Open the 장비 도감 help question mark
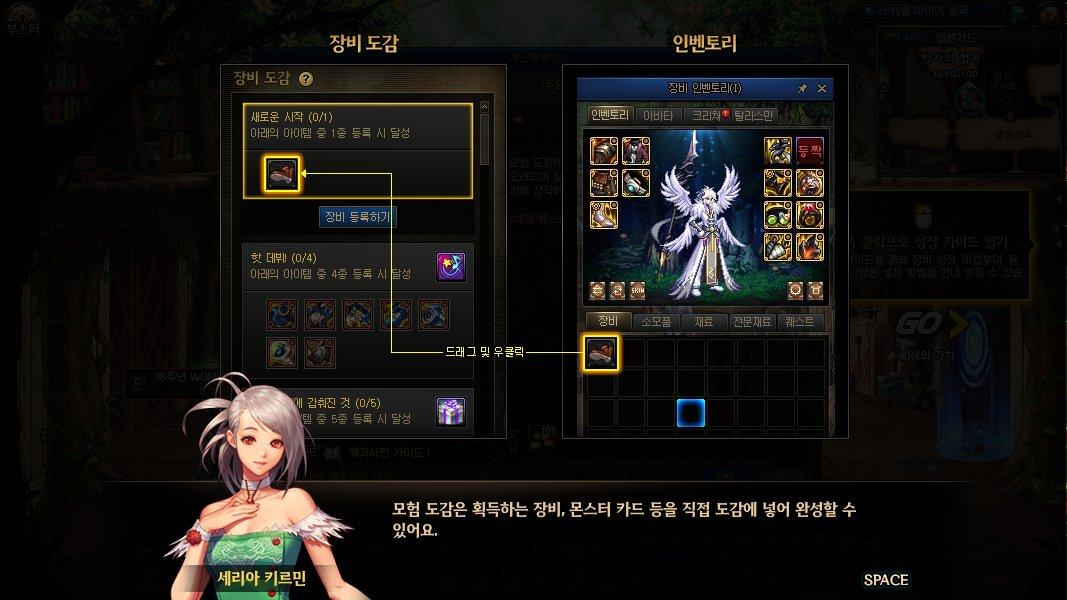Screen dimensions: 1067x600 [x=306, y=79]
